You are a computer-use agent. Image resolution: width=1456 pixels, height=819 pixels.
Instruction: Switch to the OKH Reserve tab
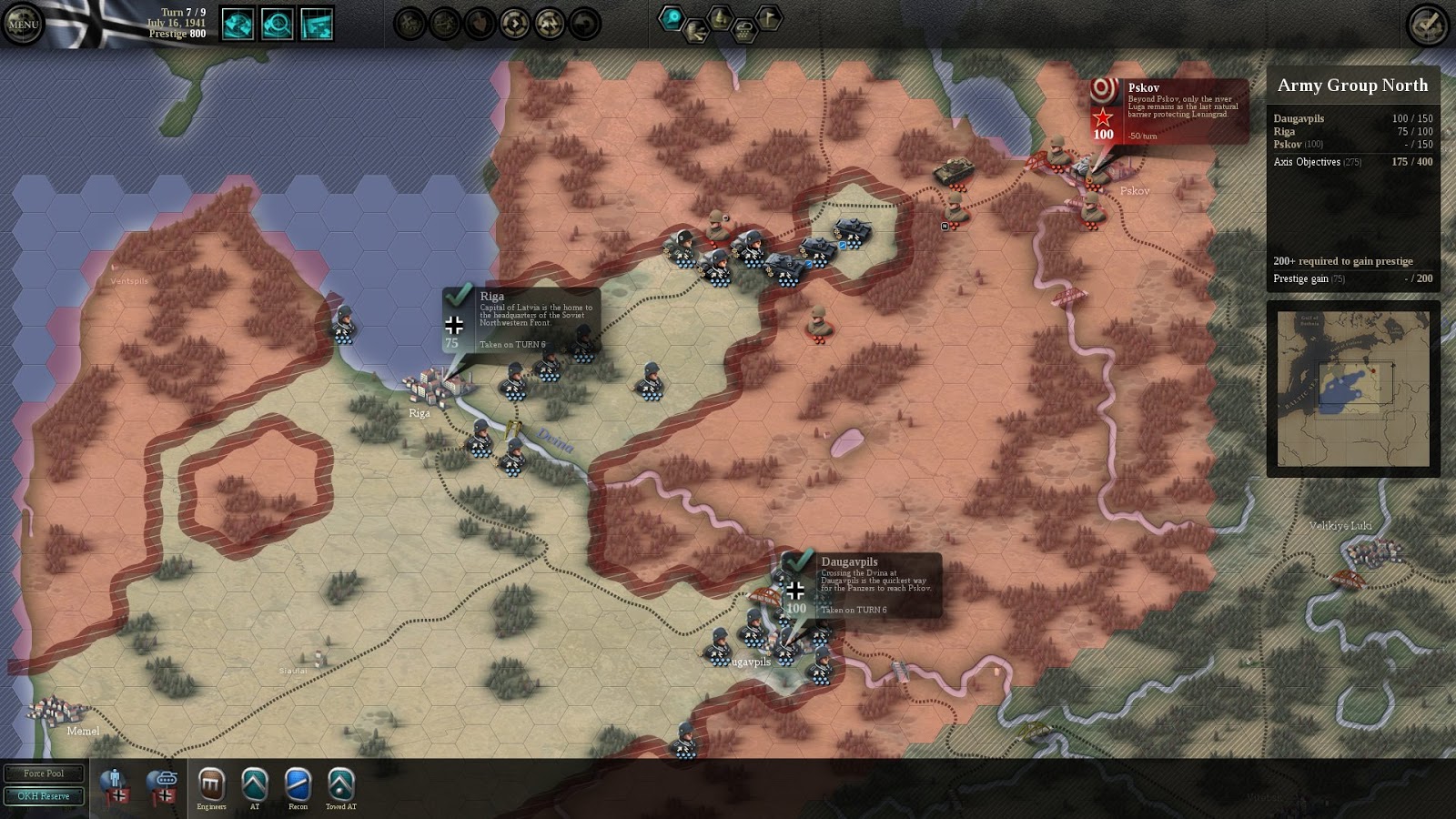tap(44, 796)
